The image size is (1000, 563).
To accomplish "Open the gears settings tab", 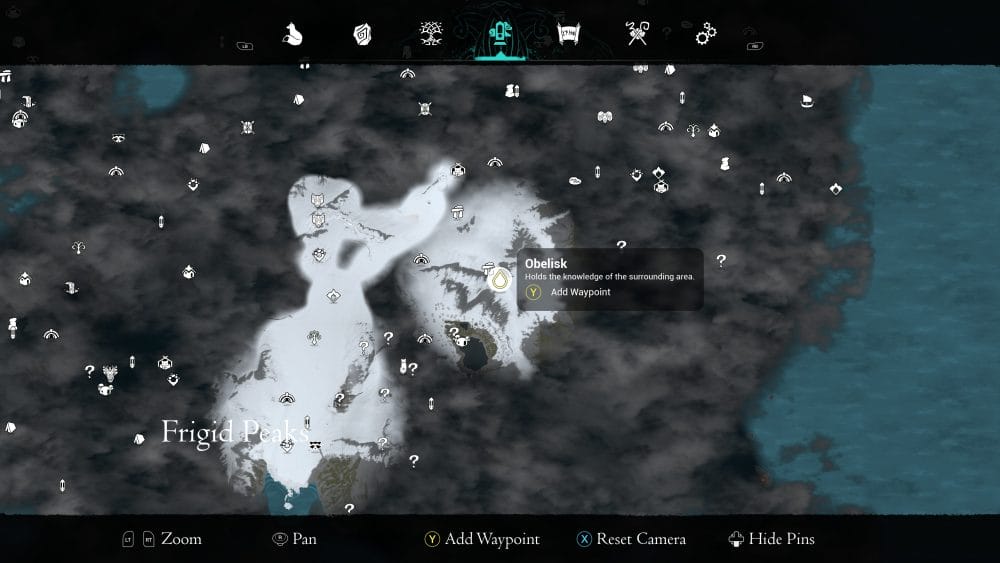I will pos(706,35).
